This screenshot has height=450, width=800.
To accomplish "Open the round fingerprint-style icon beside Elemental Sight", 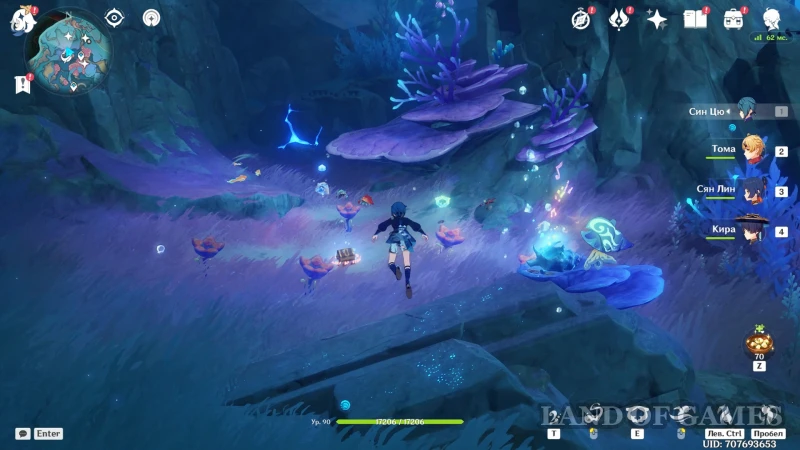I will pyautogui.click(x=151, y=17).
